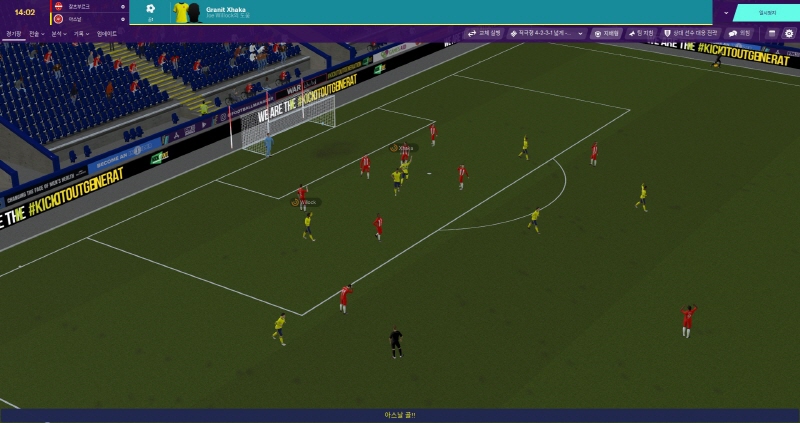Switch to the 경기장 pitch tab
The image size is (800, 423).
tap(13, 33)
